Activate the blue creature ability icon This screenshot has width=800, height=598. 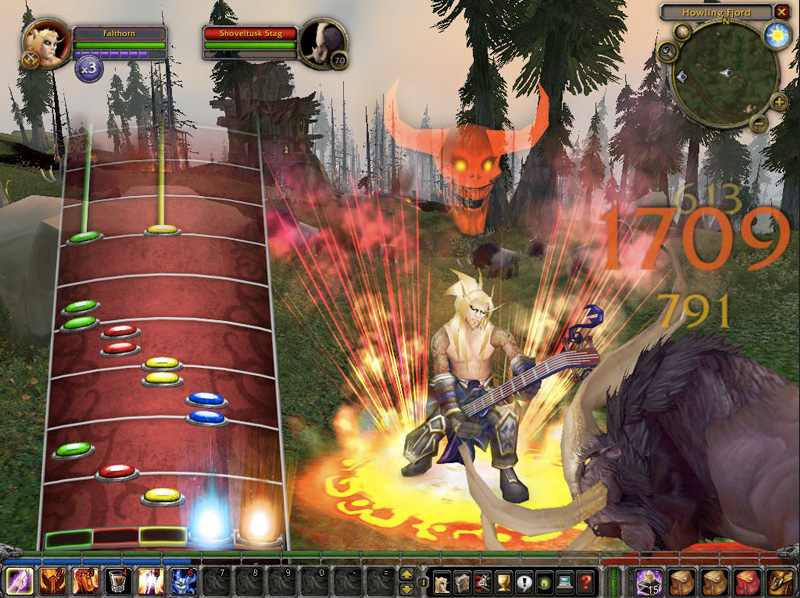pyautogui.click(x=183, y=581)
